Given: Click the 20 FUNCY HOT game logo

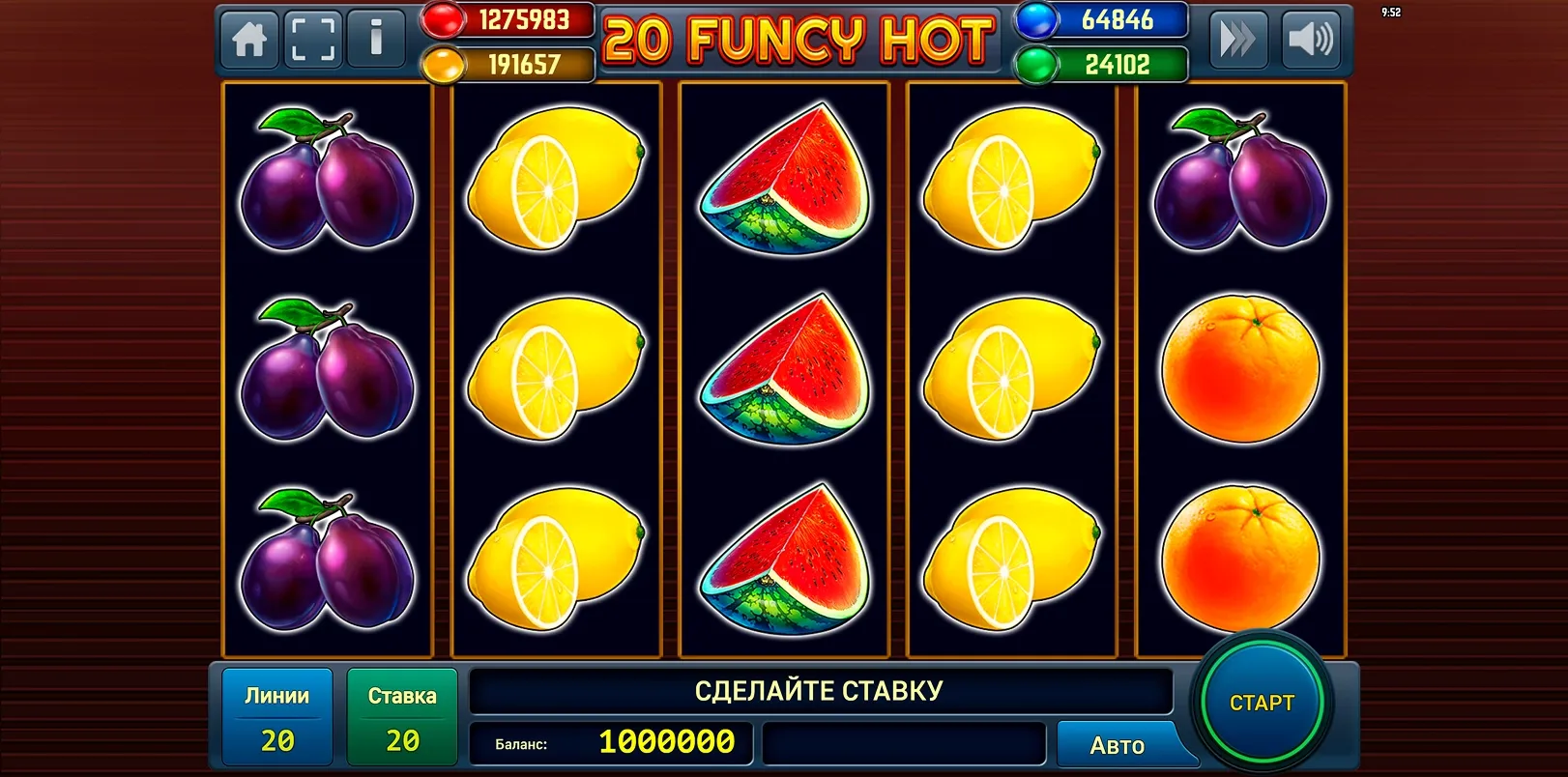Looking at the screenshot, I should (x=798, y=41).
